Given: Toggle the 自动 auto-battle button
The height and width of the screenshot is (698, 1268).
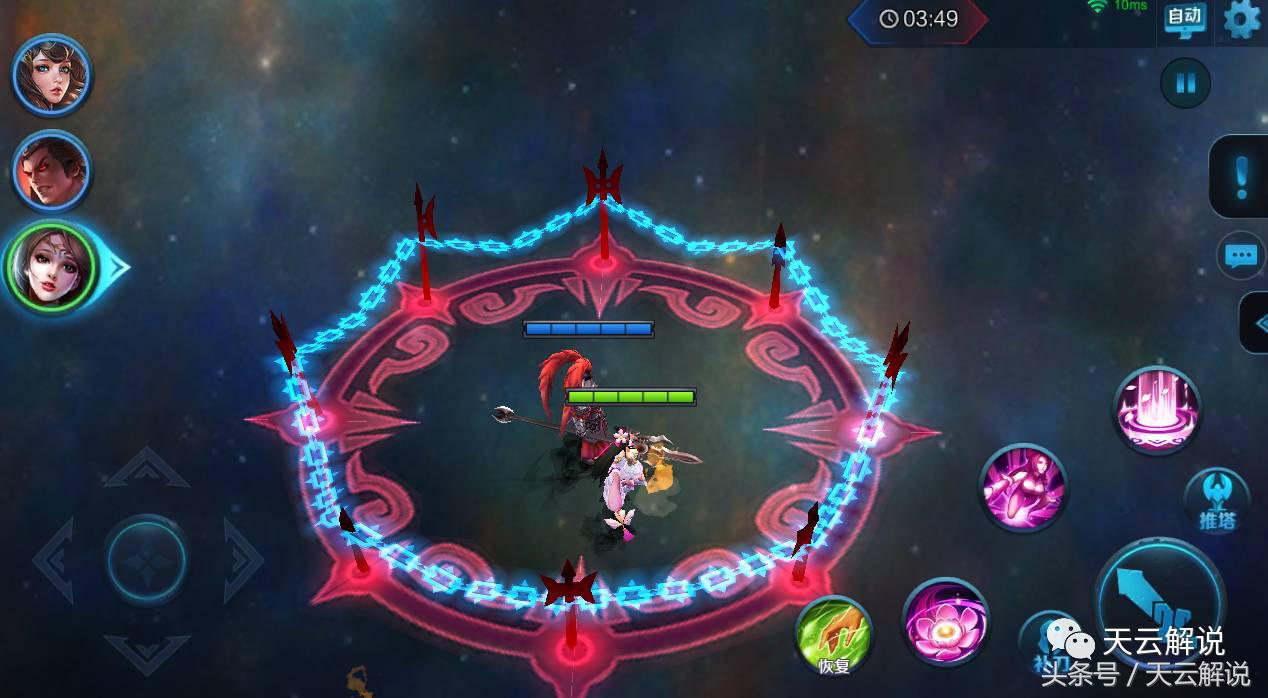Looking at the screenshot, I should click(x=1185, y=20).
